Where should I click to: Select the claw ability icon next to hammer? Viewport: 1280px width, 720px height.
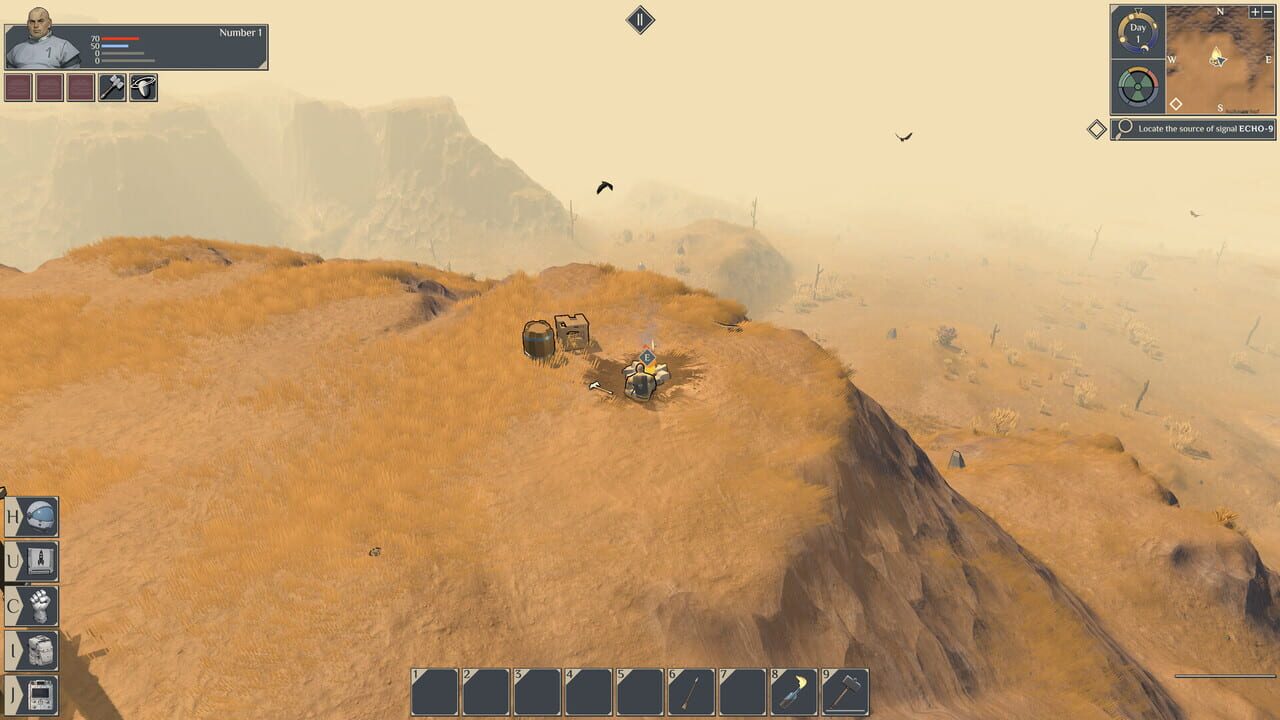pos(141,87)
